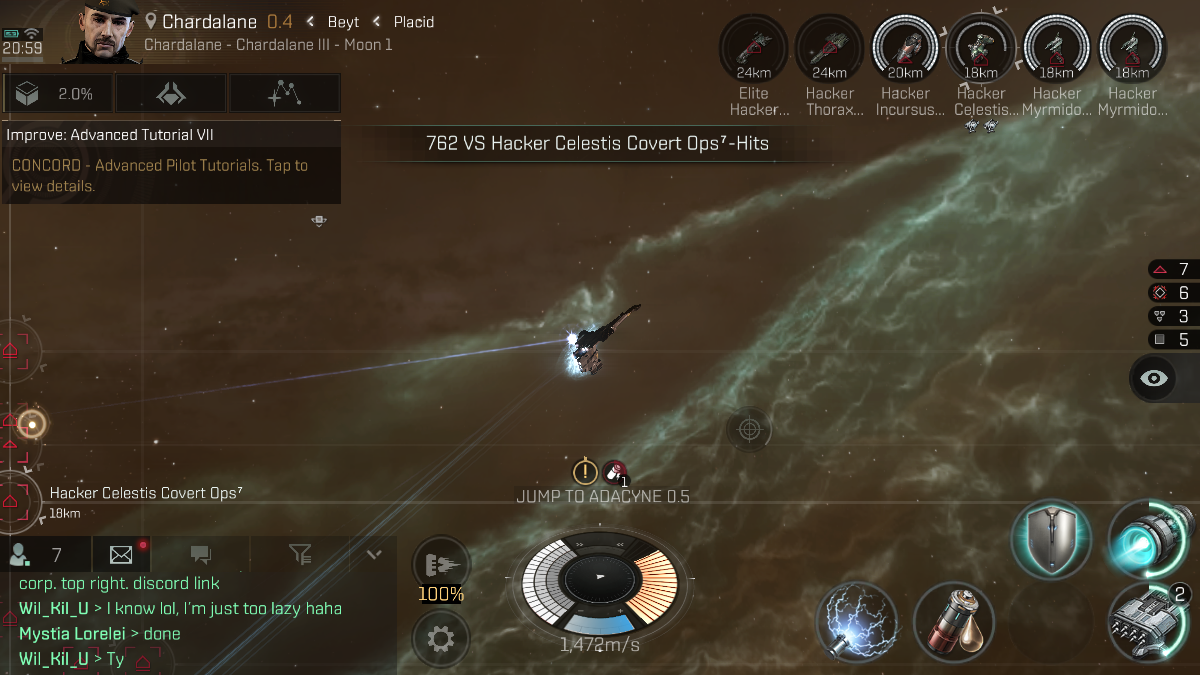Screen dimensions: 1200x675
Task: Target the Hacker Thorax ship
Action: [x=830, y=48]
